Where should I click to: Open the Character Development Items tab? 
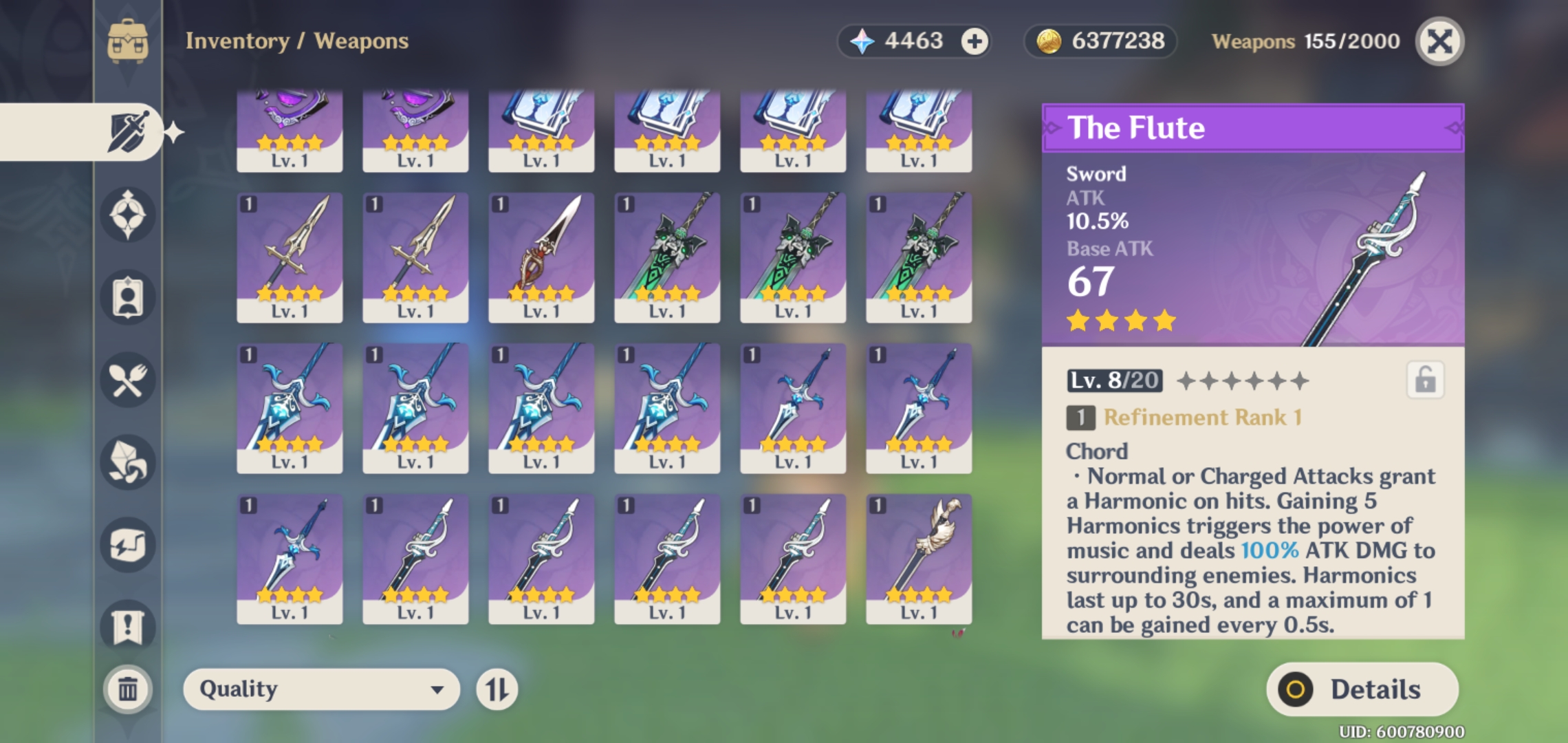click(x=128, y=297)
